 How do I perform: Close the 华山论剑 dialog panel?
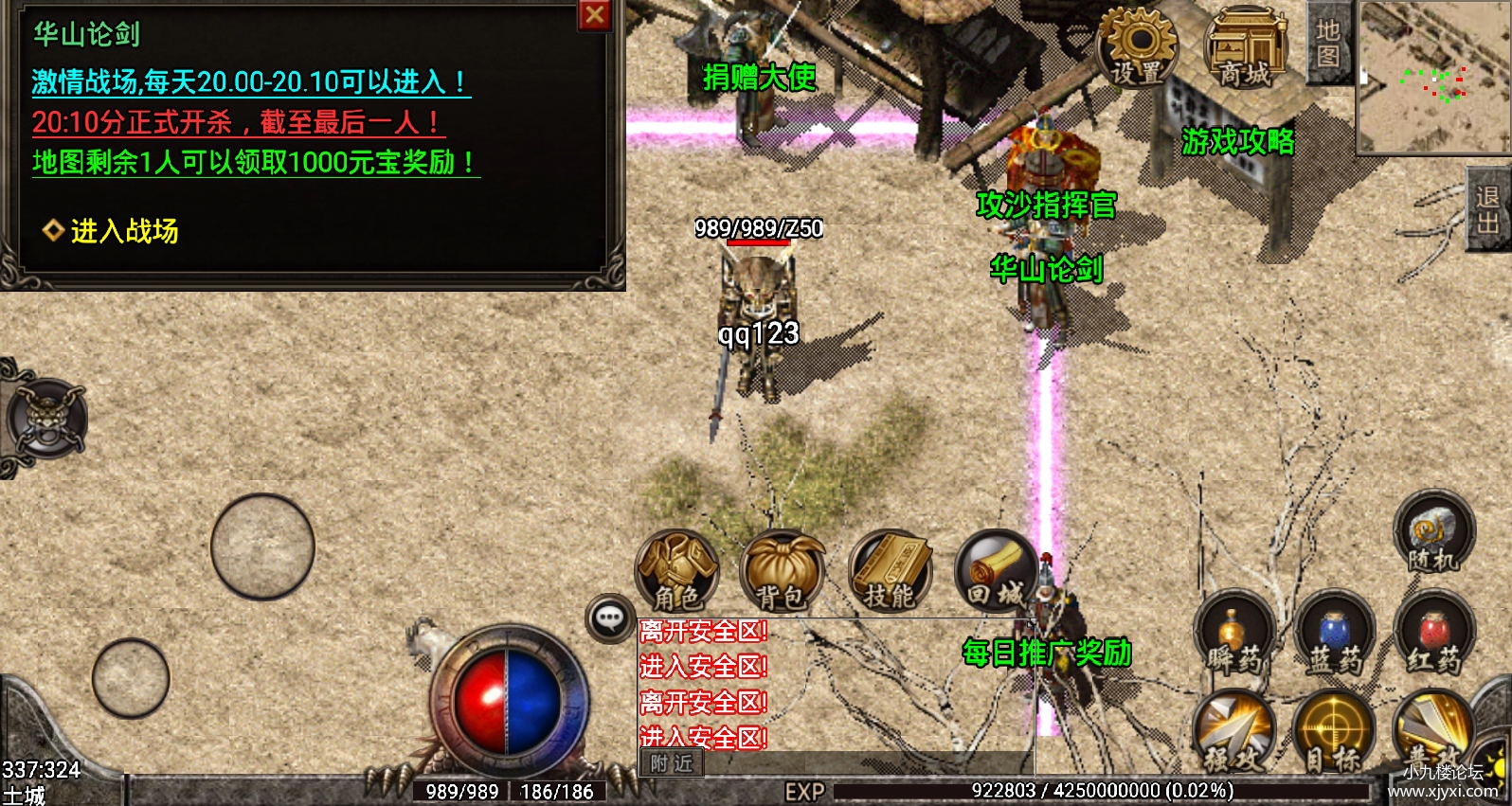coord(595,15)
